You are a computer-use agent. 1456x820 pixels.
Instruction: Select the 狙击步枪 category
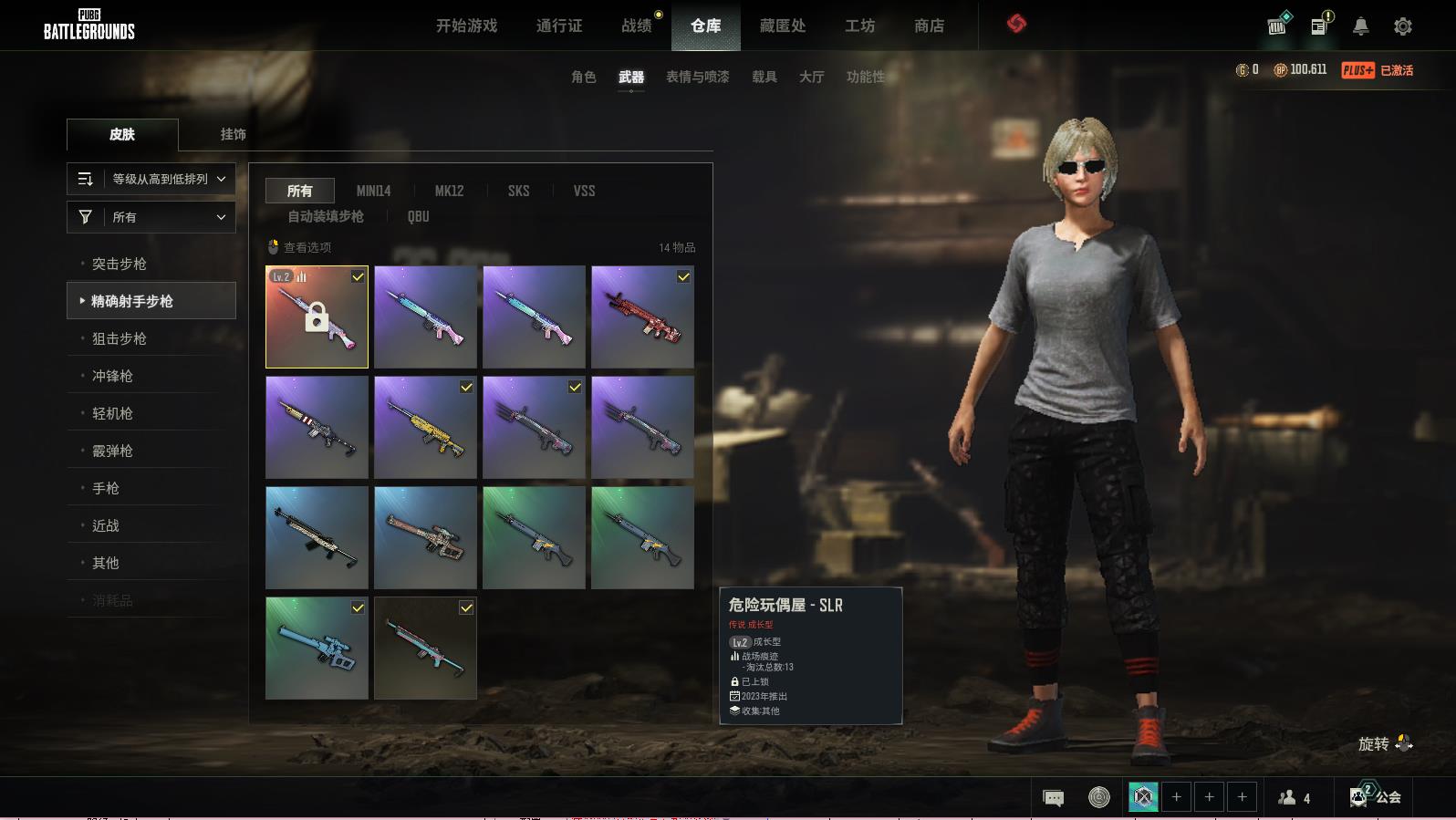[x=120, y=338]
